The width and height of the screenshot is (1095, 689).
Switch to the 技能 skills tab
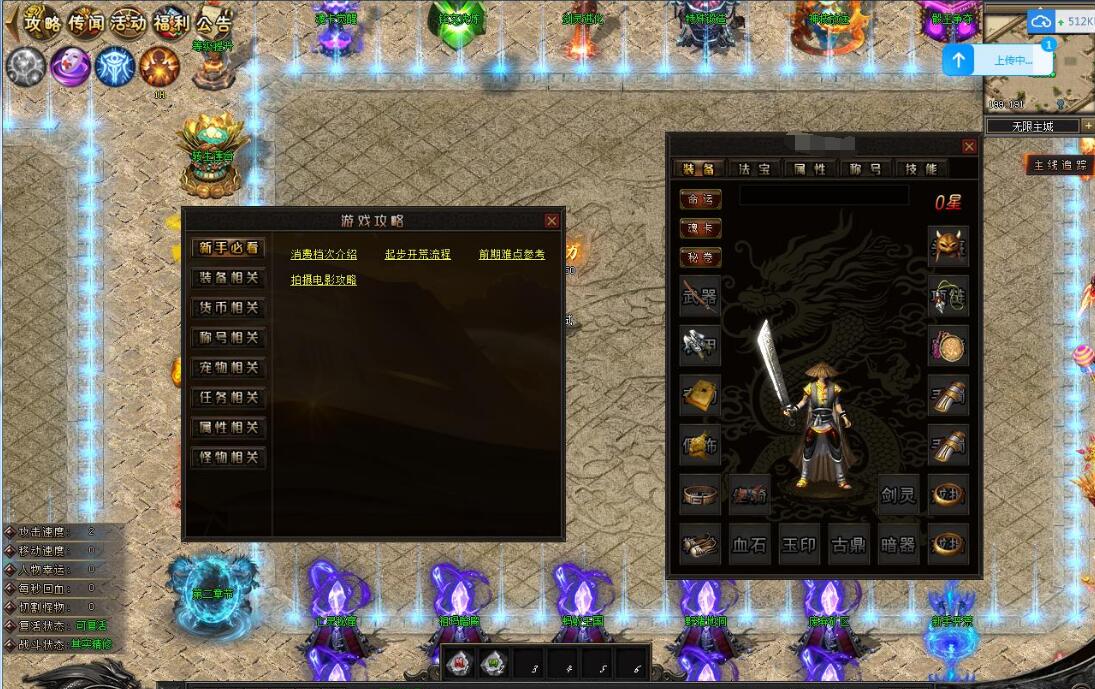[x=920, y=169]
